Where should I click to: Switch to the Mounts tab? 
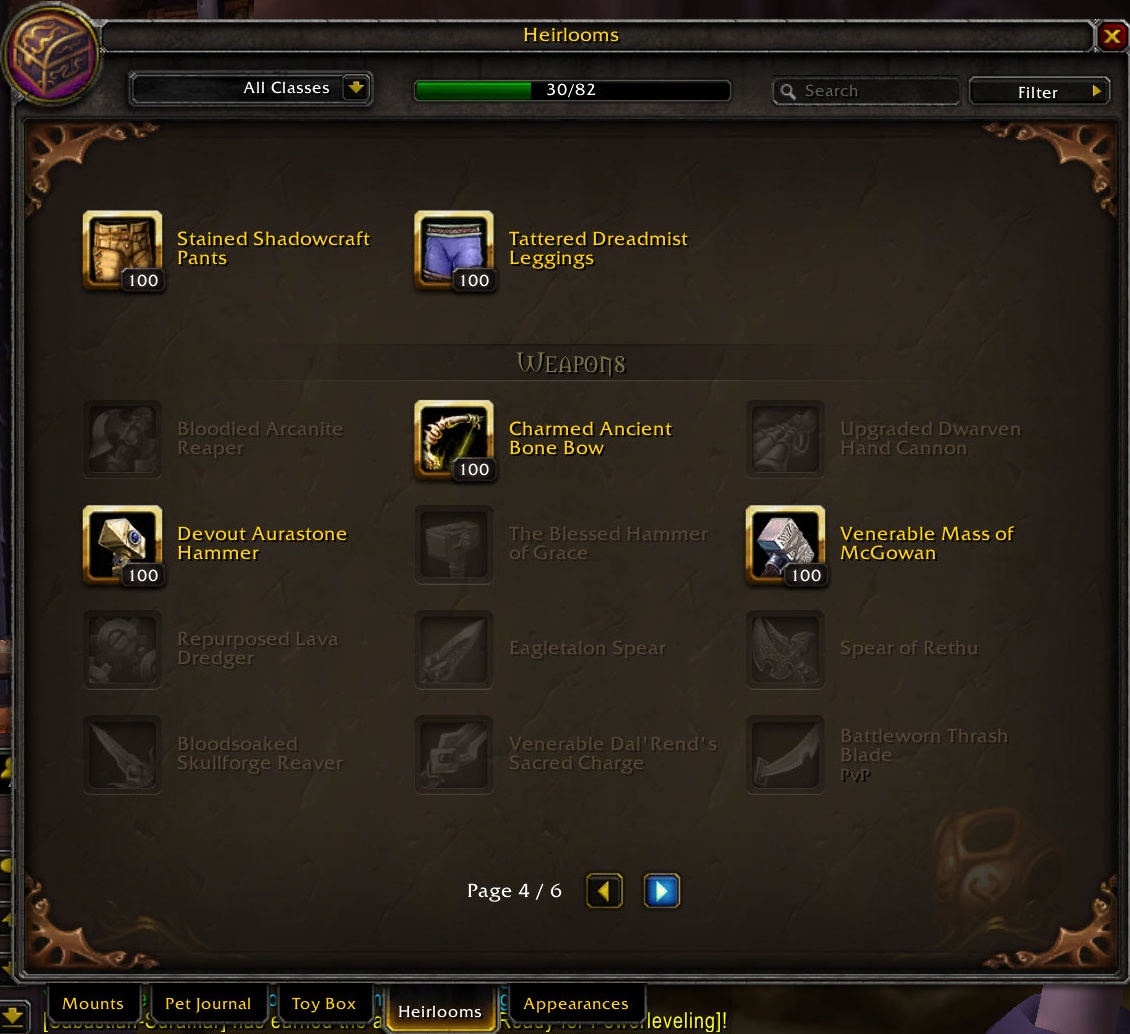(x=93, y=1004)
